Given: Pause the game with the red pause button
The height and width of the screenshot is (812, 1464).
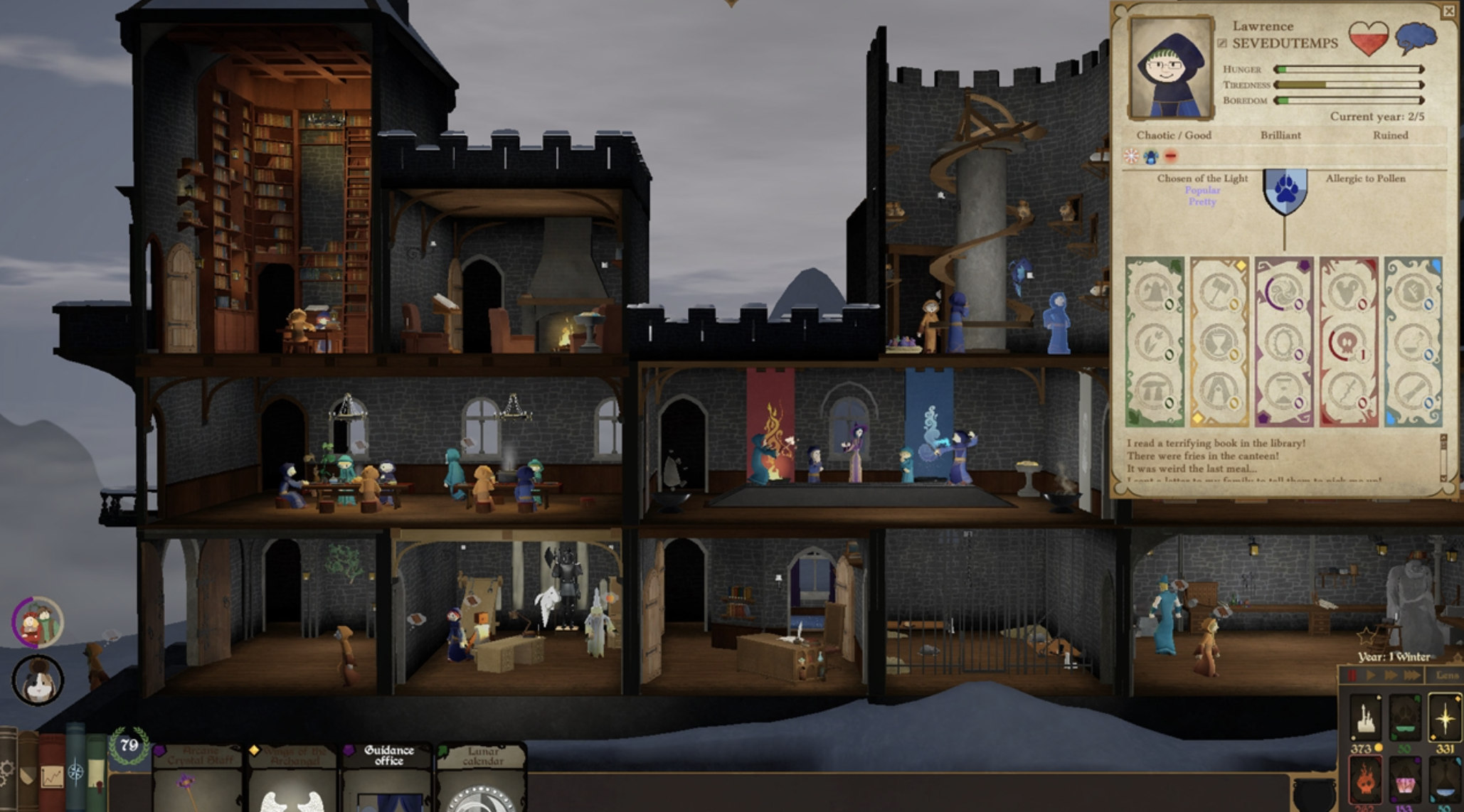Looking at the screenshot, I should coord(1352,675).
